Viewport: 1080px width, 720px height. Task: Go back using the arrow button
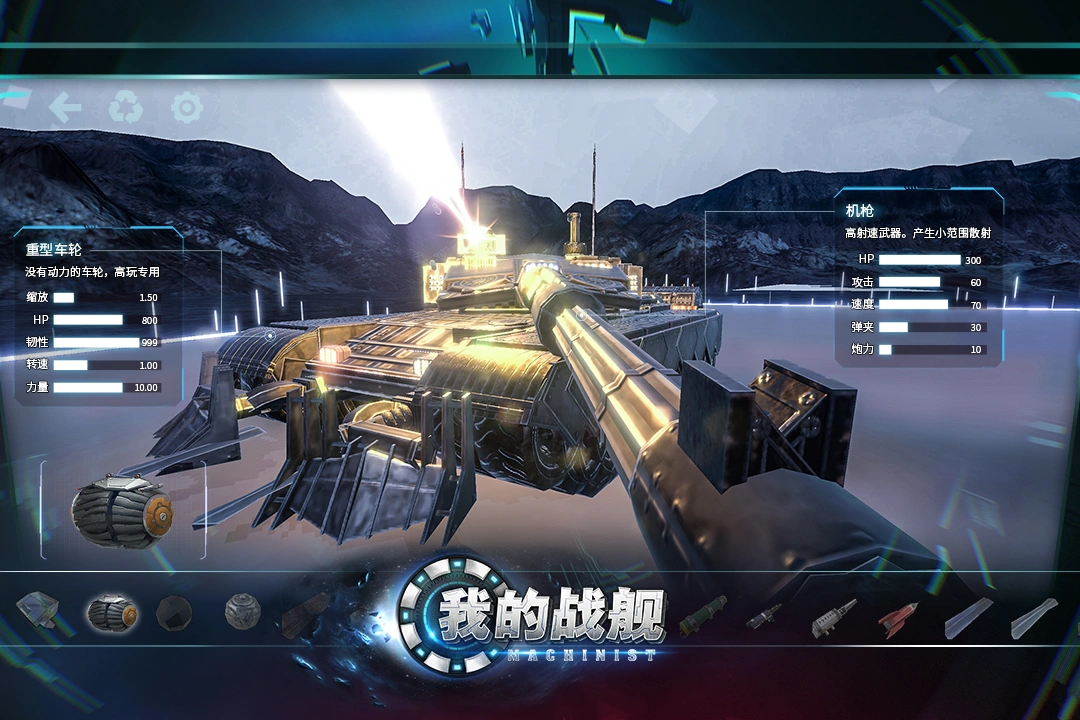point(65,107)
